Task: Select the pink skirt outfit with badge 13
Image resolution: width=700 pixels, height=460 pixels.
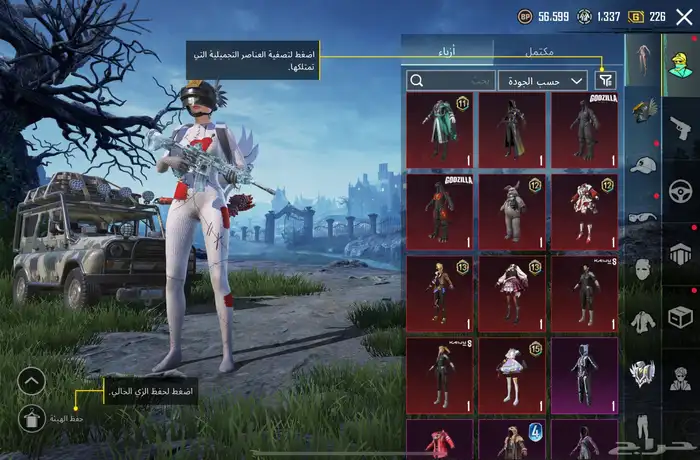Action: tap(512, 292)
